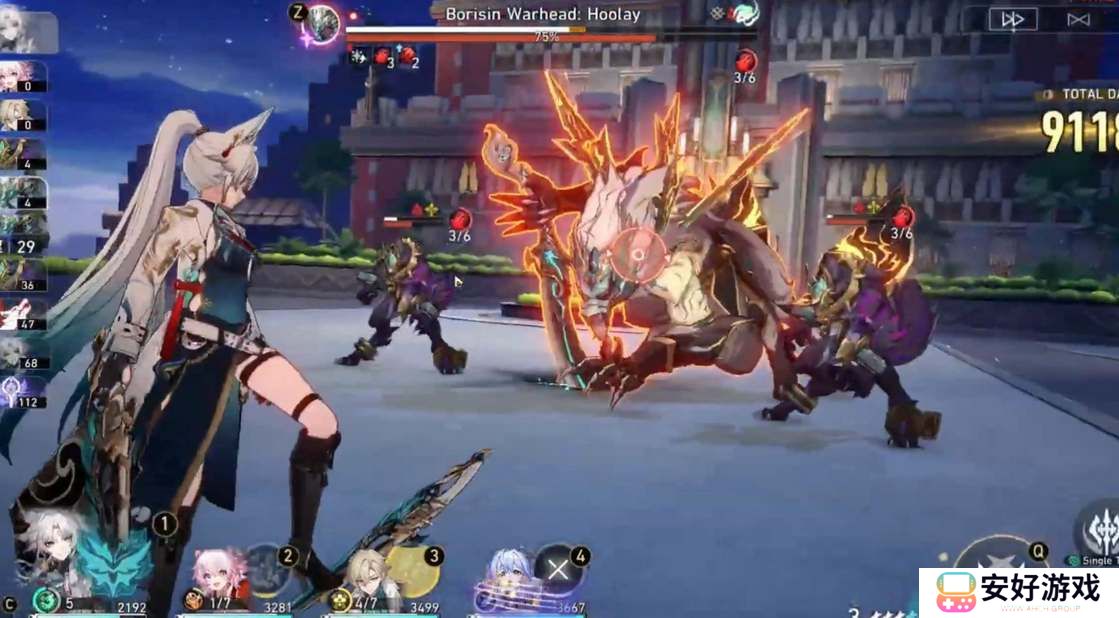Toggle the double-speed fast-forward button
Screen dimensions: 1119x618
[1013, 19]
